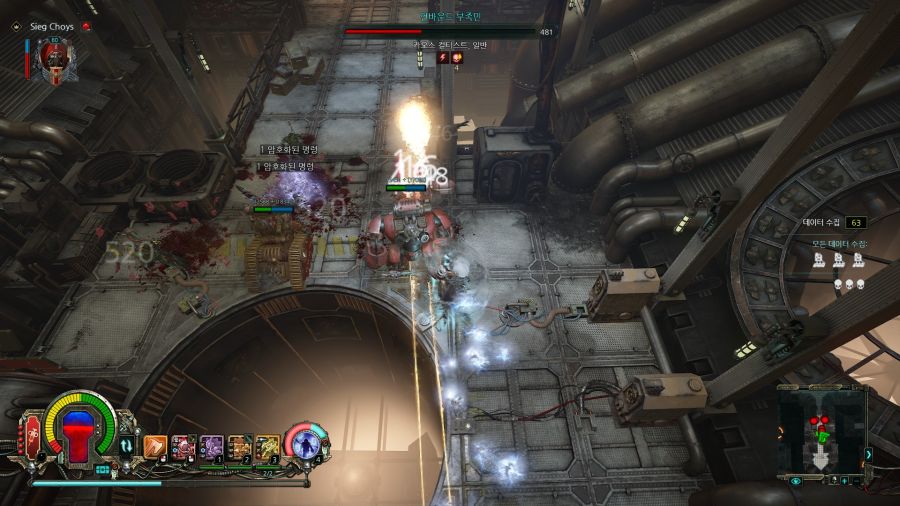Screen dimensions: 900x506
Task: Select the red skill beside the axe
Action: tap(183, 446)
